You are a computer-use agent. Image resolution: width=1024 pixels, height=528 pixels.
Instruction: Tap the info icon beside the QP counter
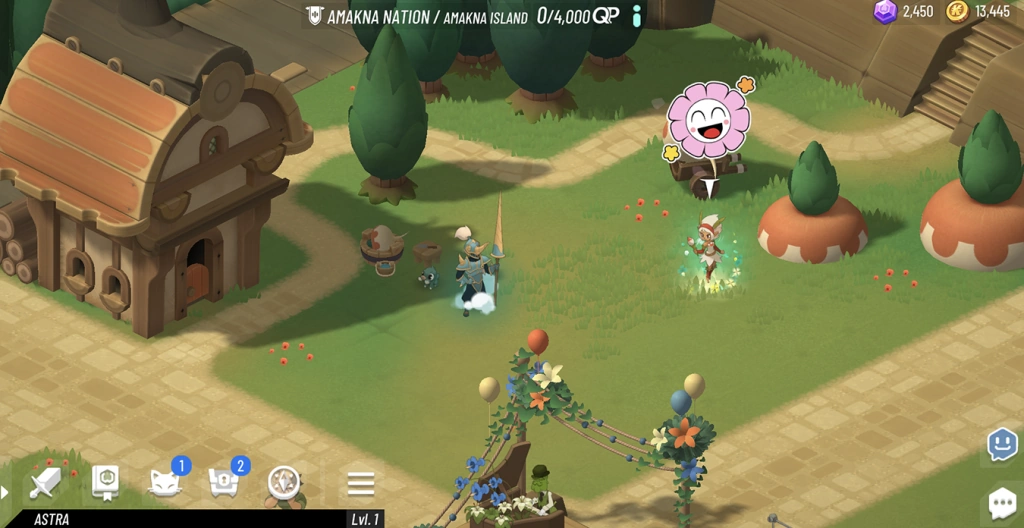[x=637, y=15]
